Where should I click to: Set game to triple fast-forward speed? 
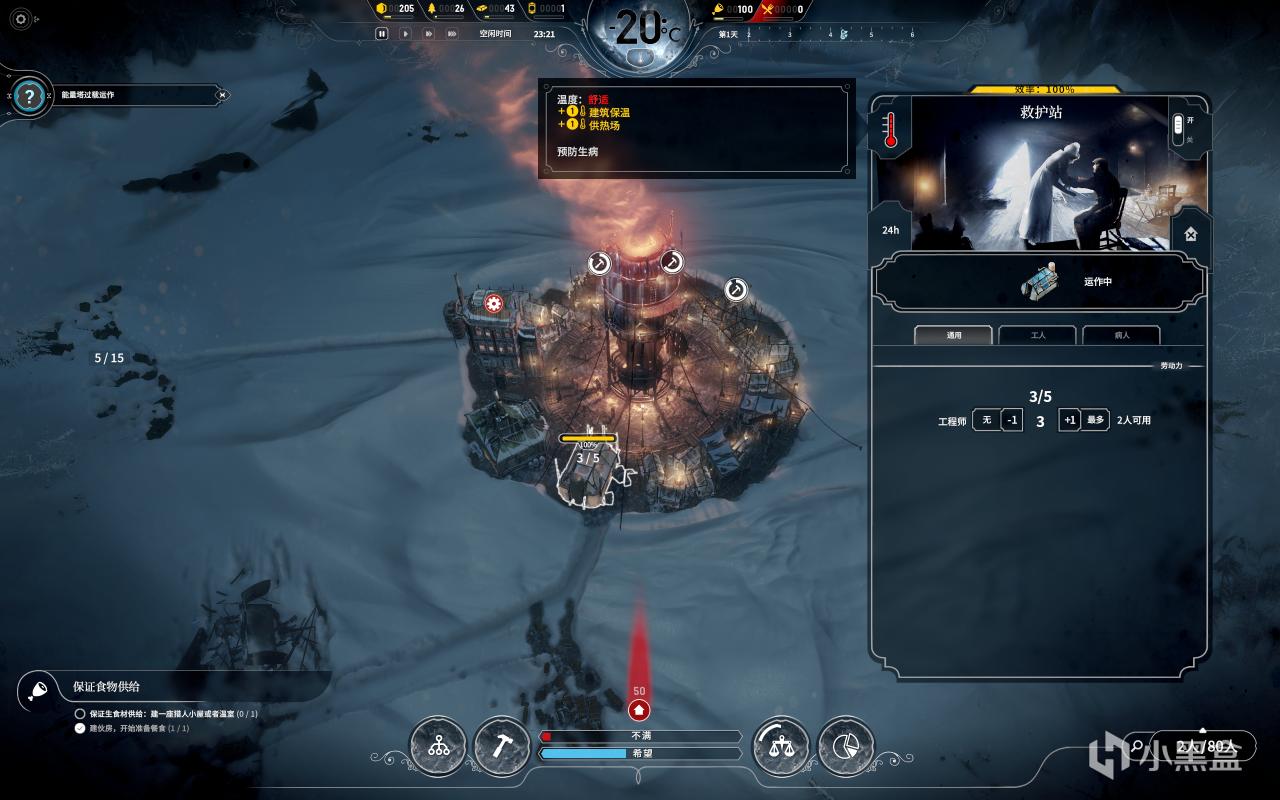[x=452, y=34]
